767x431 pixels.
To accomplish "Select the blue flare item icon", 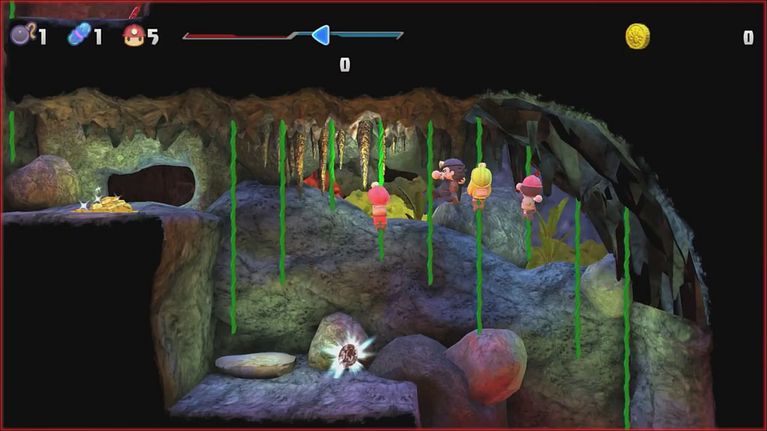I will pyautogui.click(x=78, y=36).
